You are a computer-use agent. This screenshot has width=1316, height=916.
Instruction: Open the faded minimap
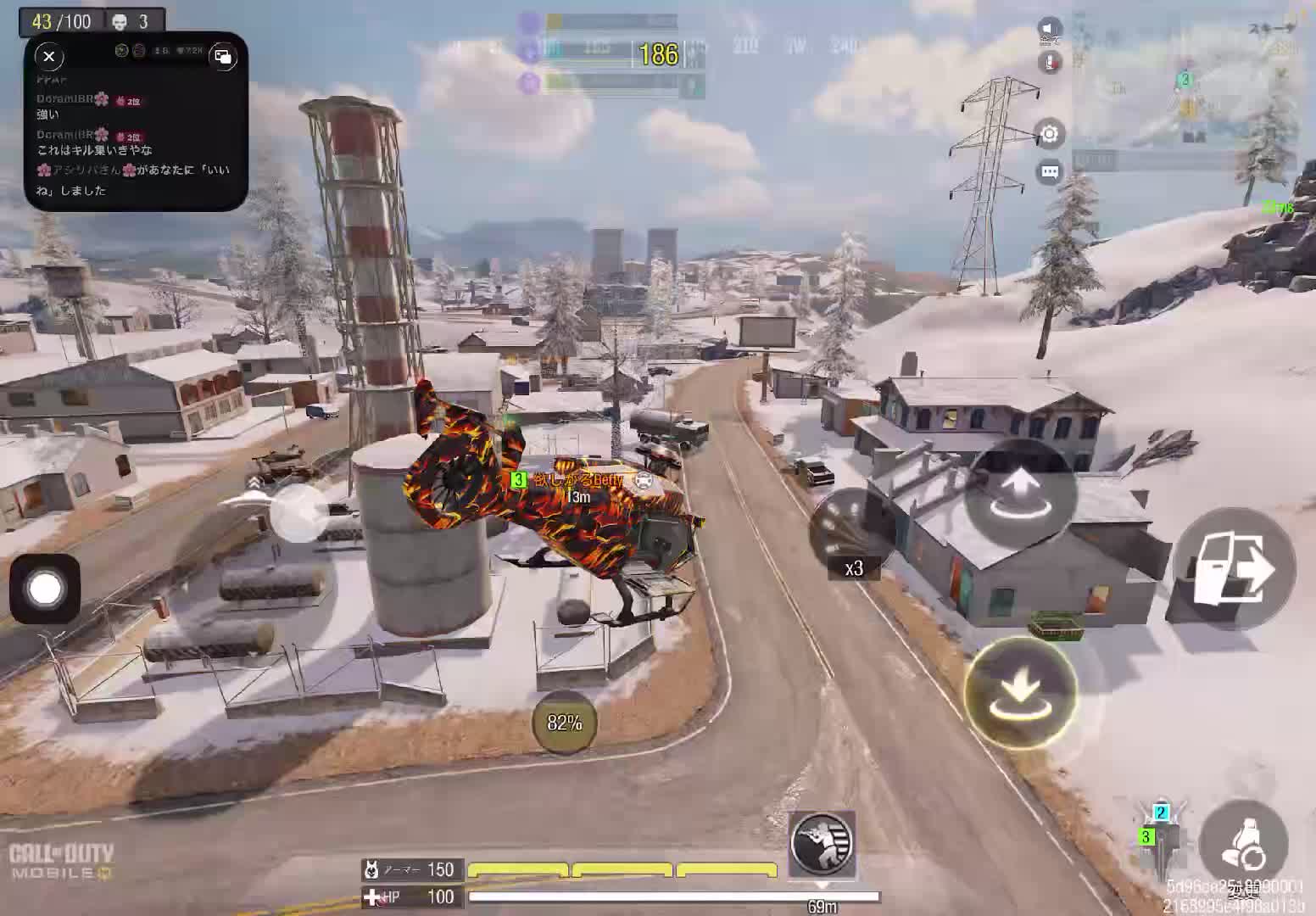pyautogui.click(x=1187, y=93)
